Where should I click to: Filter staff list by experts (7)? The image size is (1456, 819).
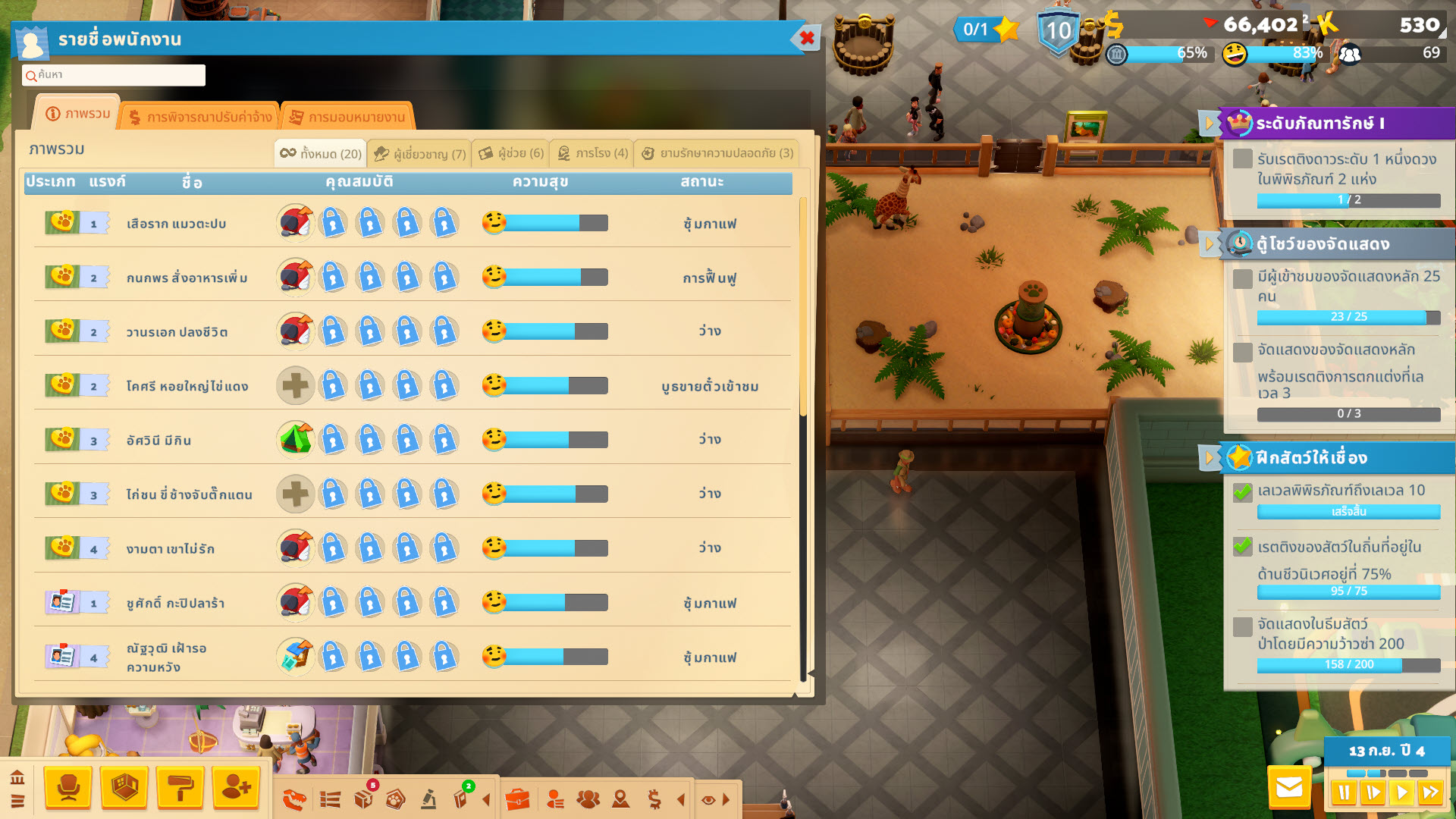420,154
